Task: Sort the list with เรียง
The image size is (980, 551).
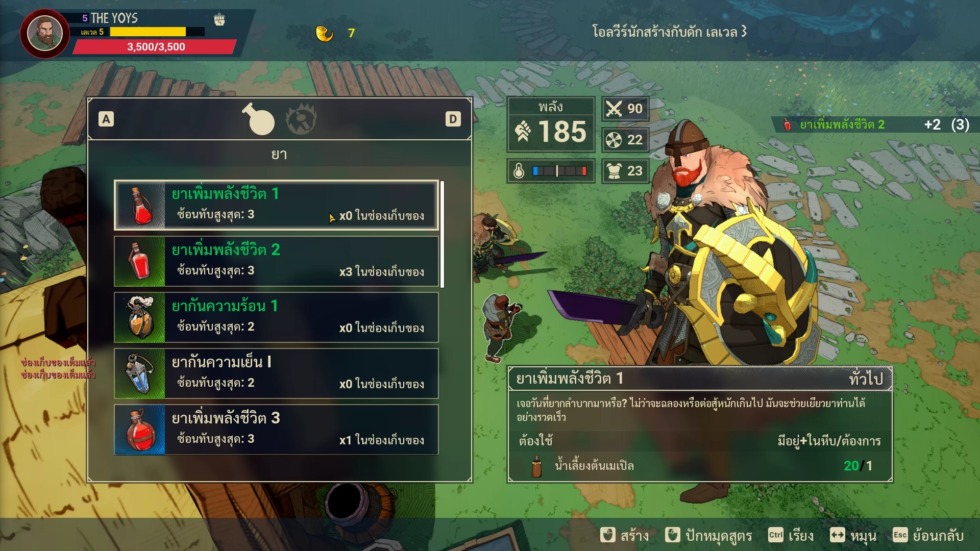Action: pyautogui.click(x=790, y=535)
